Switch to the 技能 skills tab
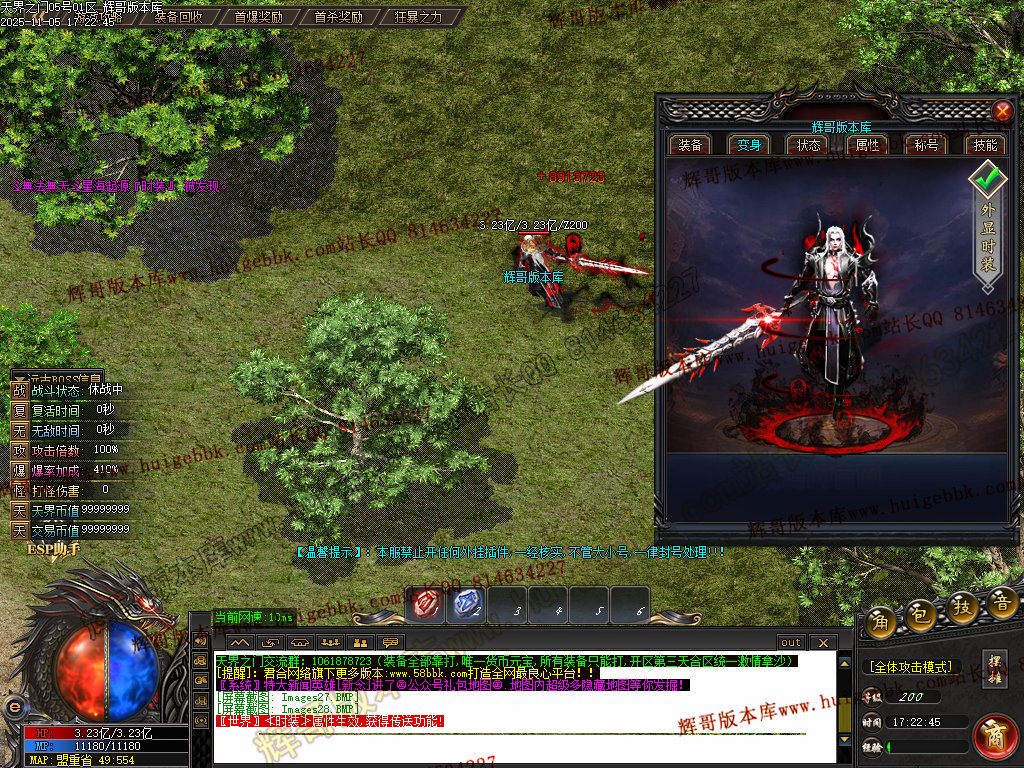This screenshot has height=768, width=1024. point(985,145)
